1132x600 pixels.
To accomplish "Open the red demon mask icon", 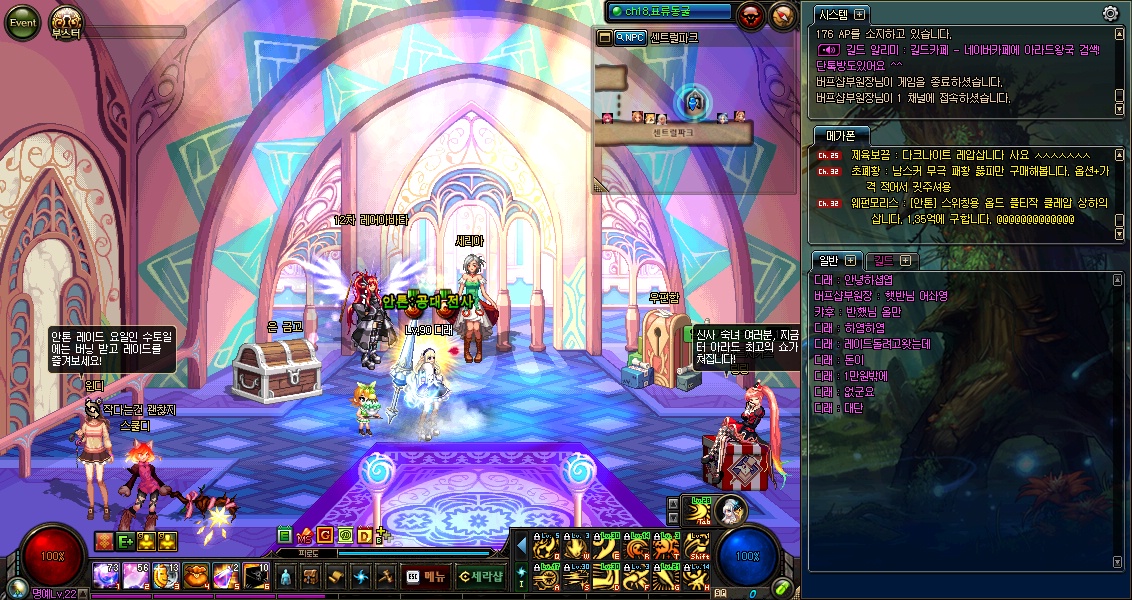I will point(750,14).
